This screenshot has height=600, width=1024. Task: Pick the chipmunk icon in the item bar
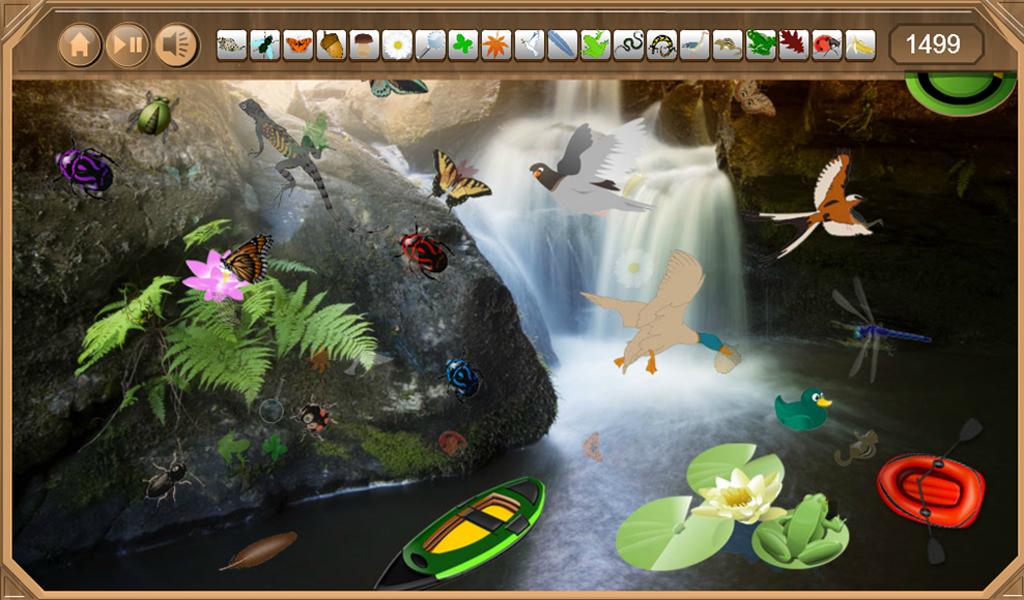728,45
